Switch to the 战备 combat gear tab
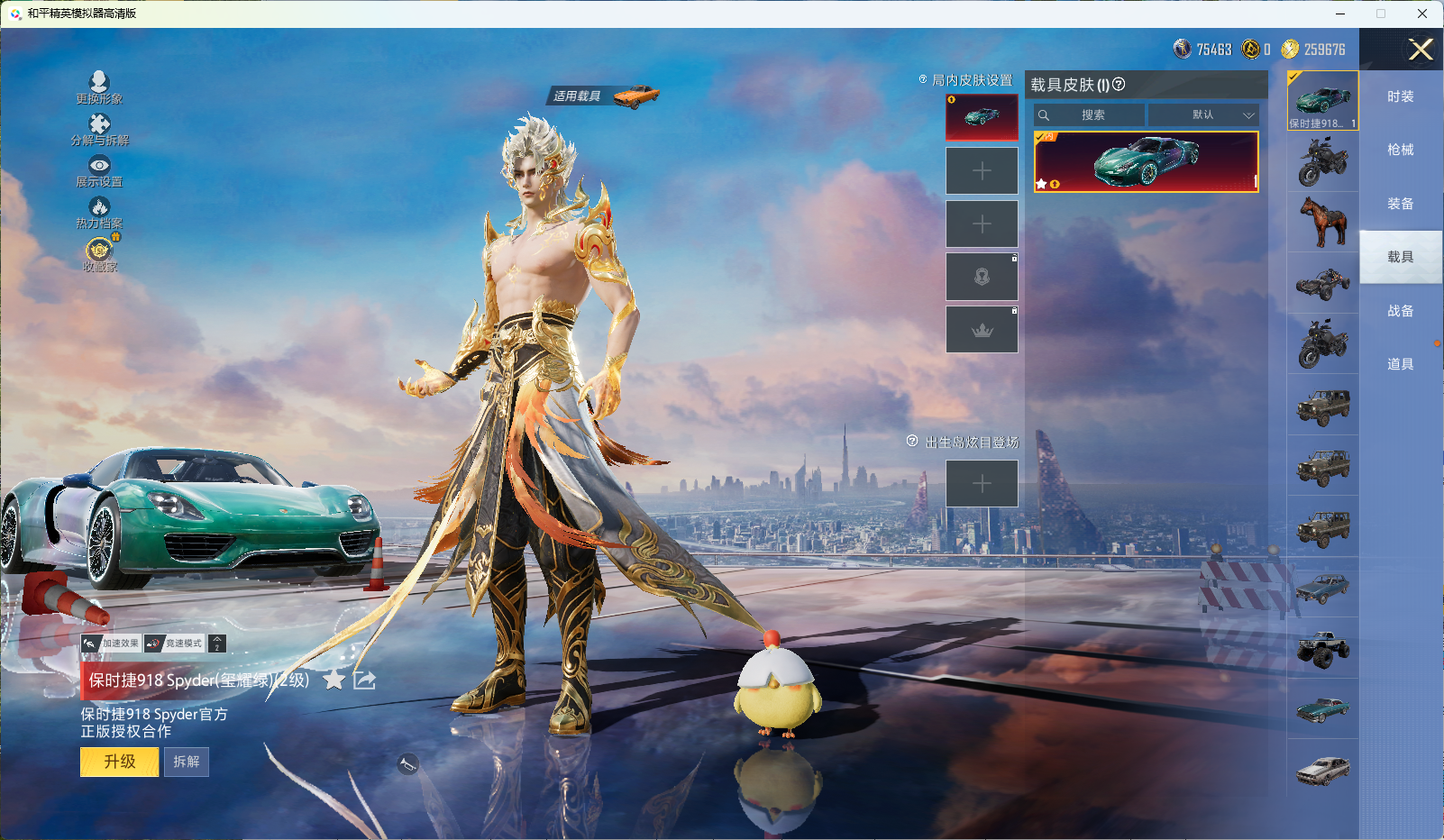The image size is (1444, 840). 1400,311
